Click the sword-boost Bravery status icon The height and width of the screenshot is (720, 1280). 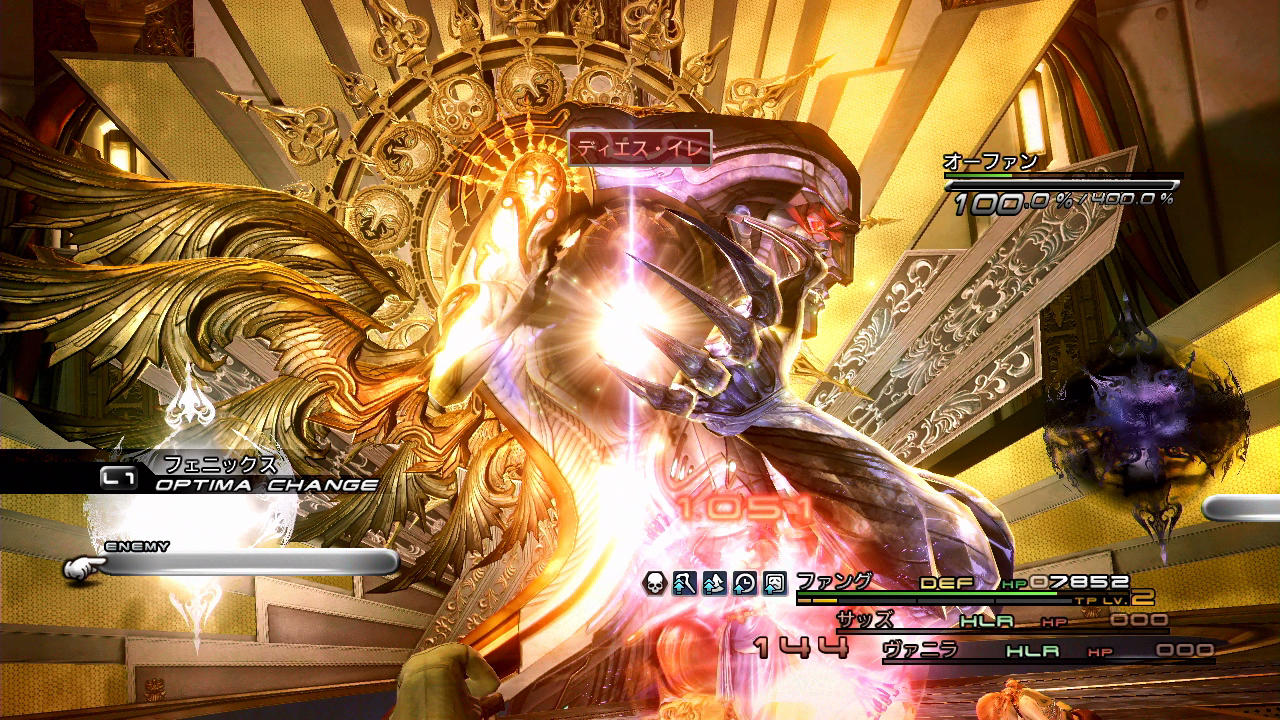(684, 583)
